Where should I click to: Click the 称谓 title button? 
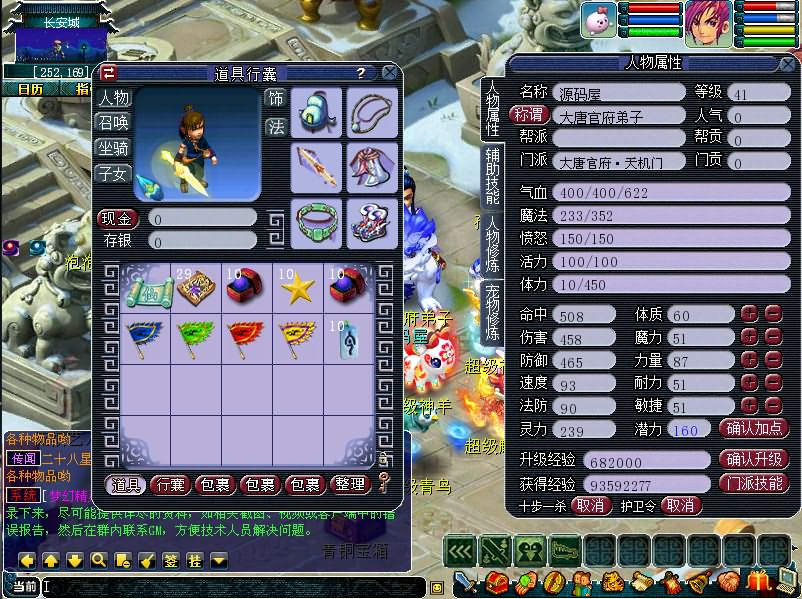pyautogui.click(x=530, y=115)
